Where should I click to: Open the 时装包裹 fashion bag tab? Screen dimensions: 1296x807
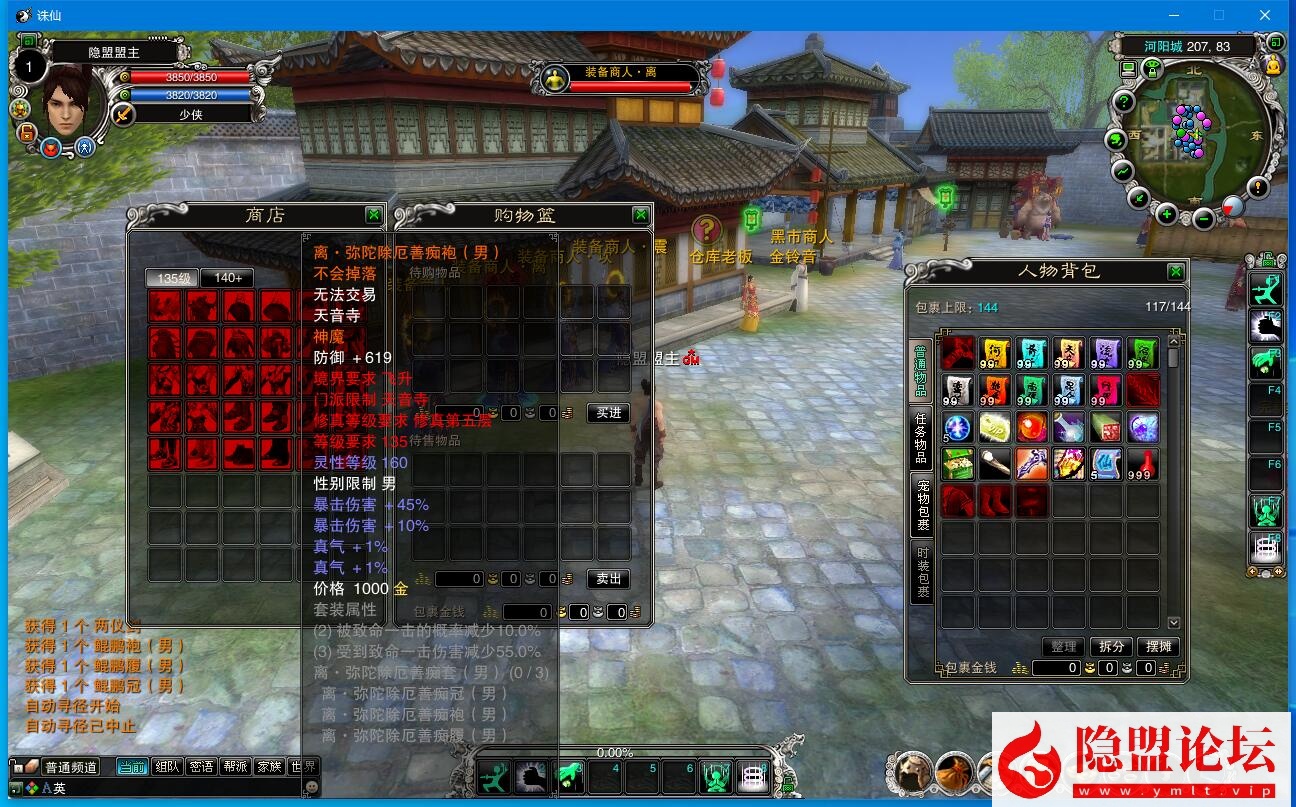tap(921, 572)
